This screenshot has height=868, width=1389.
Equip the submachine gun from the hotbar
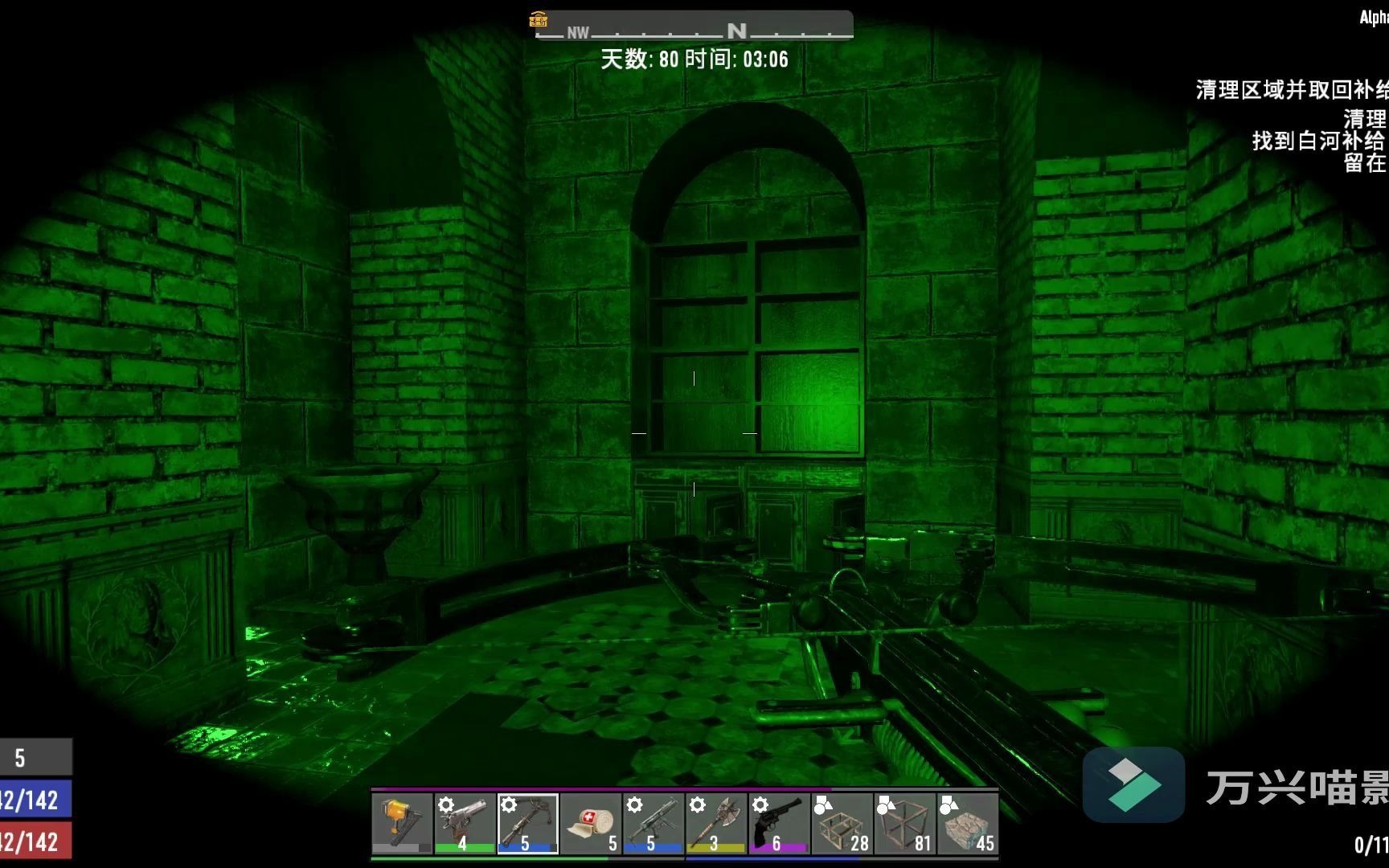click(653, 823)
